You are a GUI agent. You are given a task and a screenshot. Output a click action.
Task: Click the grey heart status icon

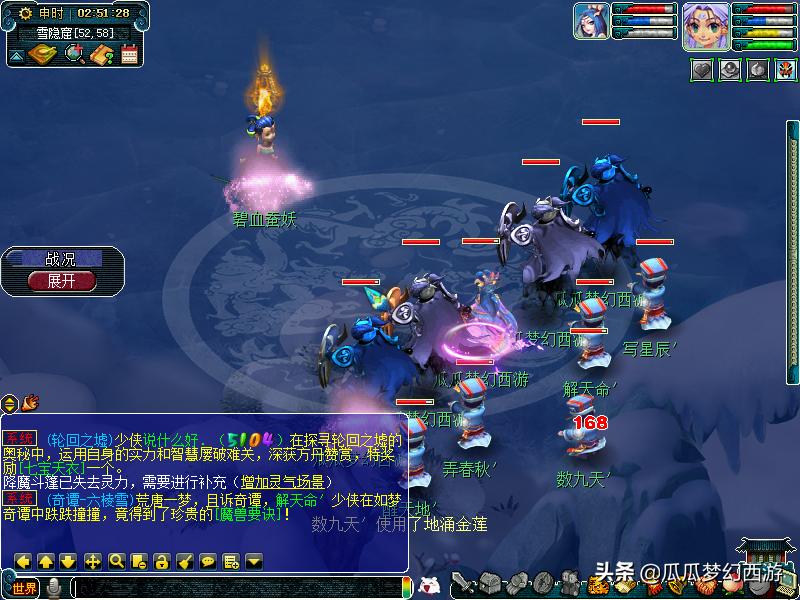click(x=702, y=70)
